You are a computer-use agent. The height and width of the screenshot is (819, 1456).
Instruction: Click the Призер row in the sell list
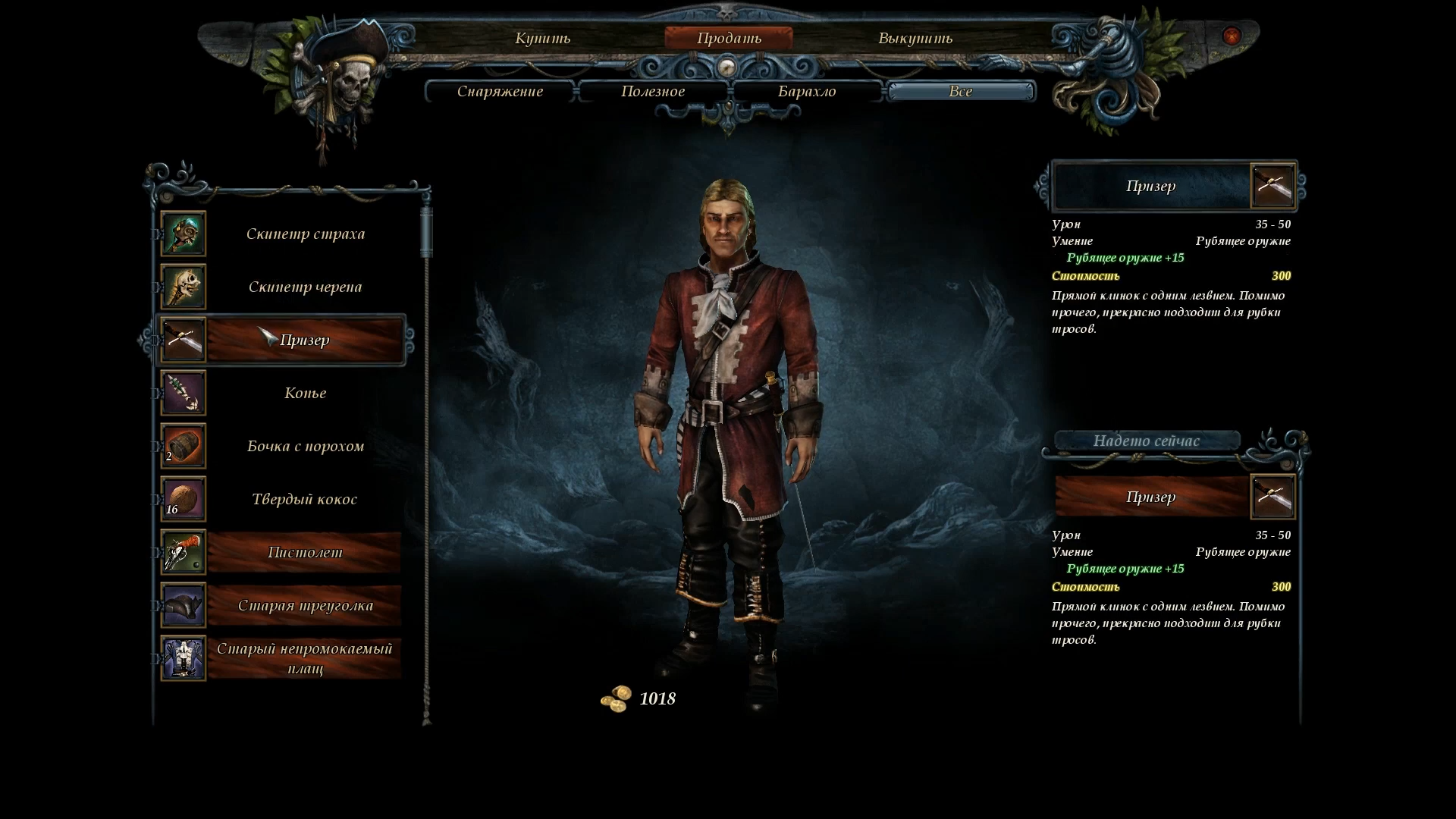tap(305, 340)
